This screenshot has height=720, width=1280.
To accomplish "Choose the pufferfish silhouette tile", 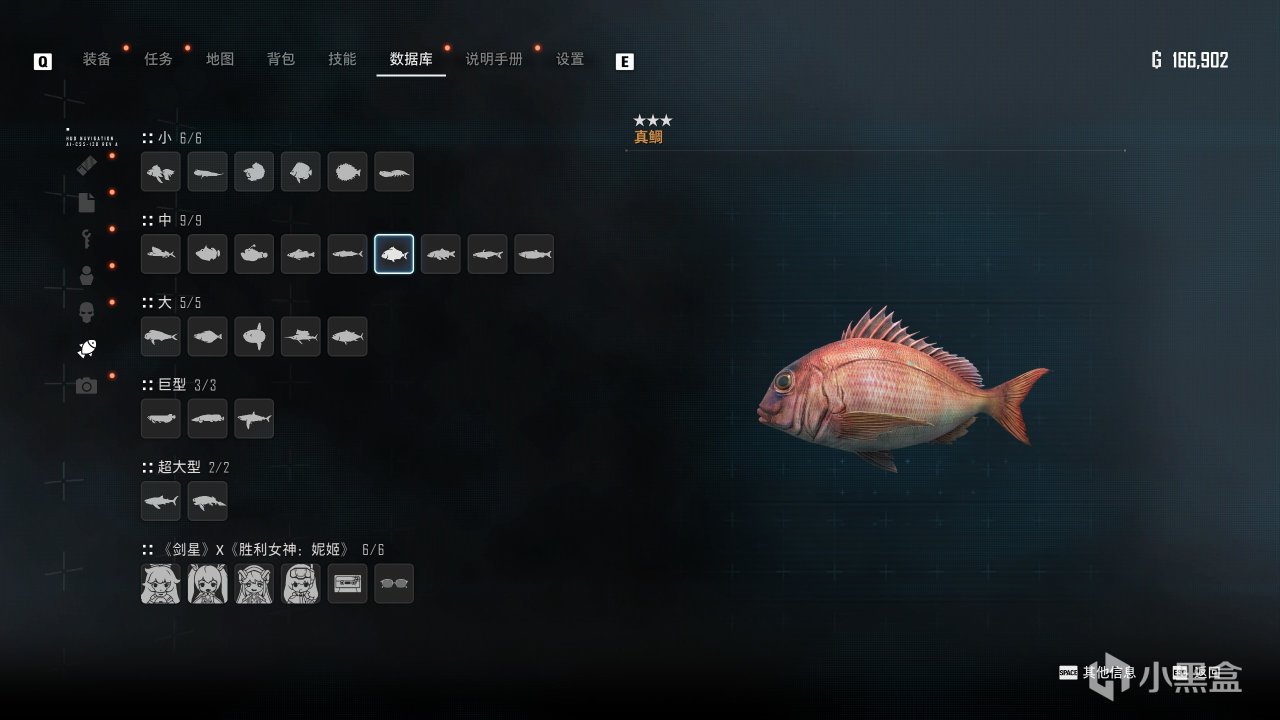I will (x=347, y=172).
